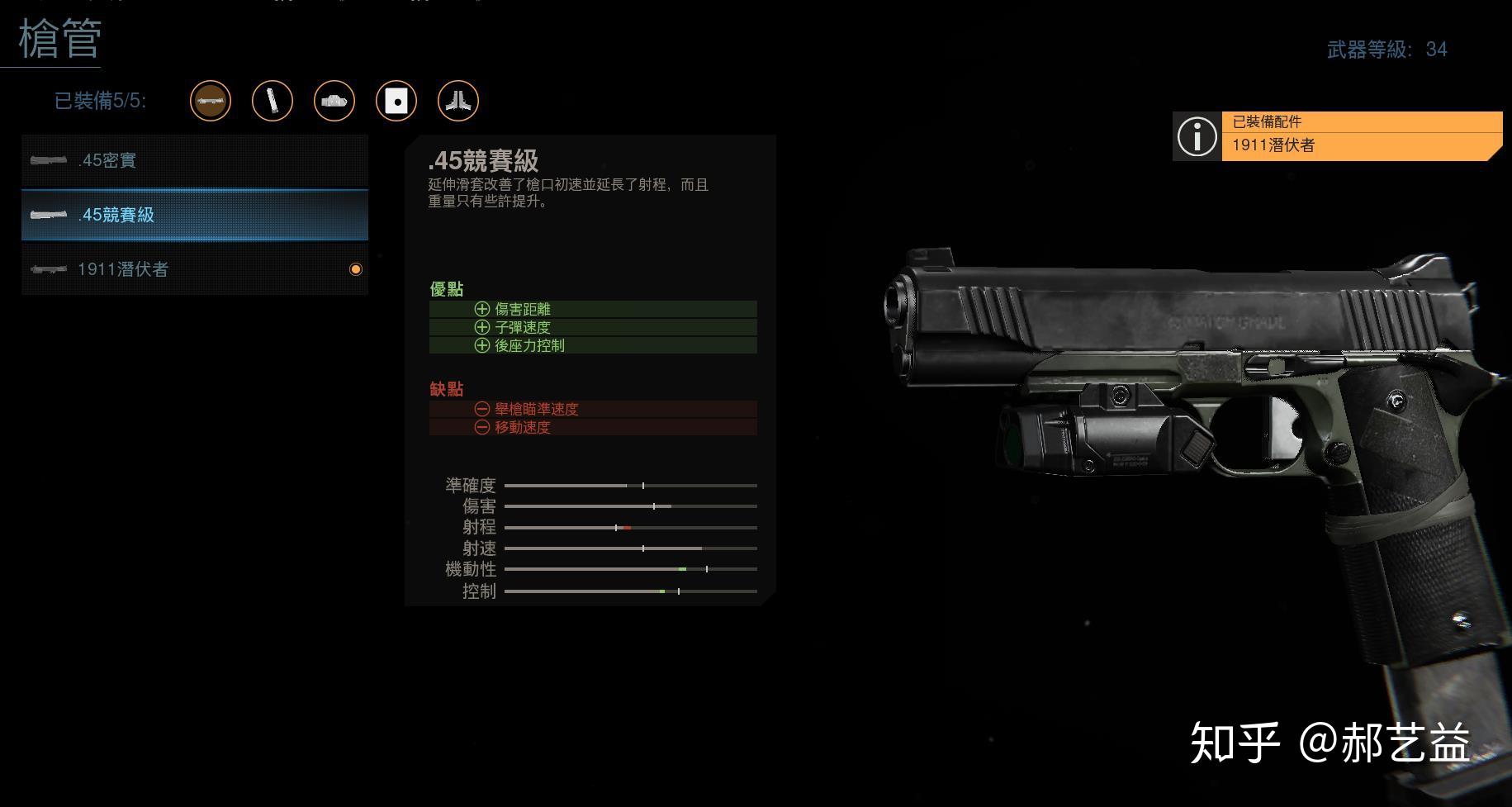1512x807 pixels.
Task: Click the 機動性 mobility stat bar
Action: (x=629, y=569)
